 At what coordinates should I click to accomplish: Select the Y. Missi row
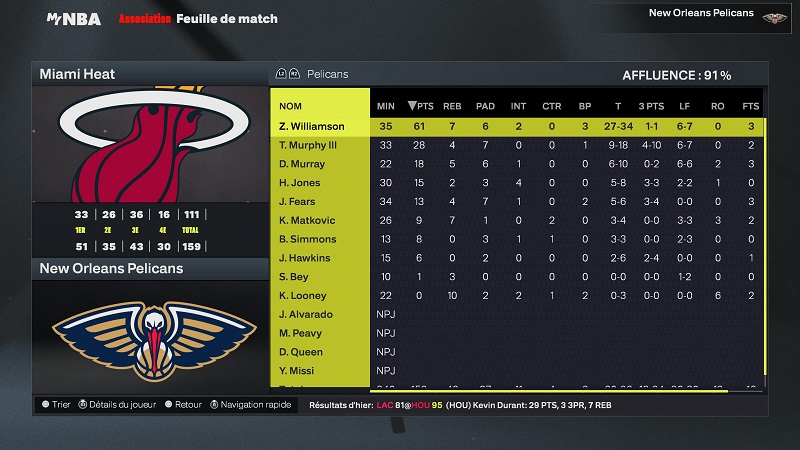tap(296, 371)
